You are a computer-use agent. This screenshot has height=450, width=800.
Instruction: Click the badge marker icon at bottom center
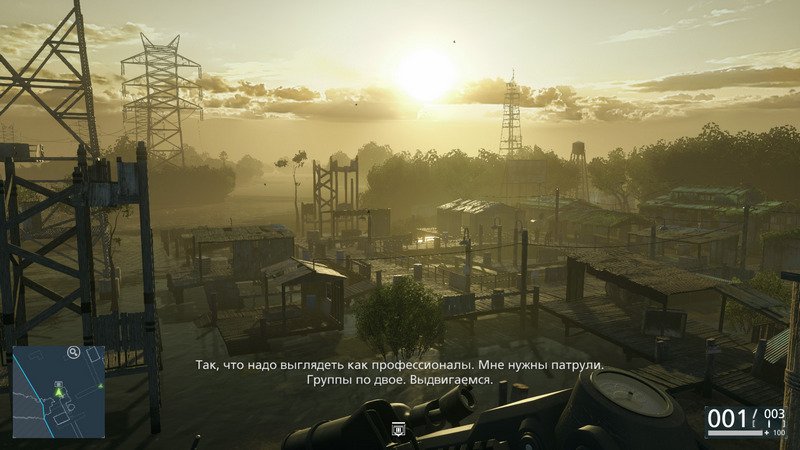(x=398, y=430)
